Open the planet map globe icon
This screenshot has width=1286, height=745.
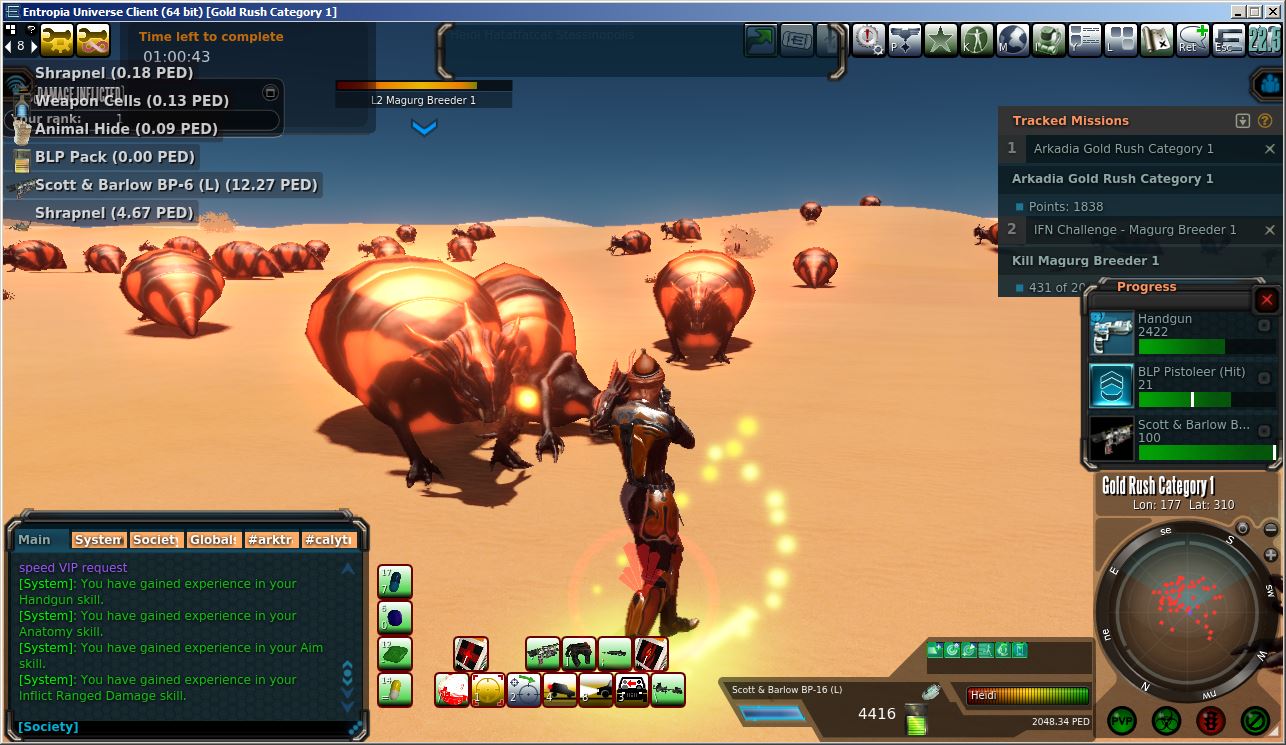coord(1013,40)
